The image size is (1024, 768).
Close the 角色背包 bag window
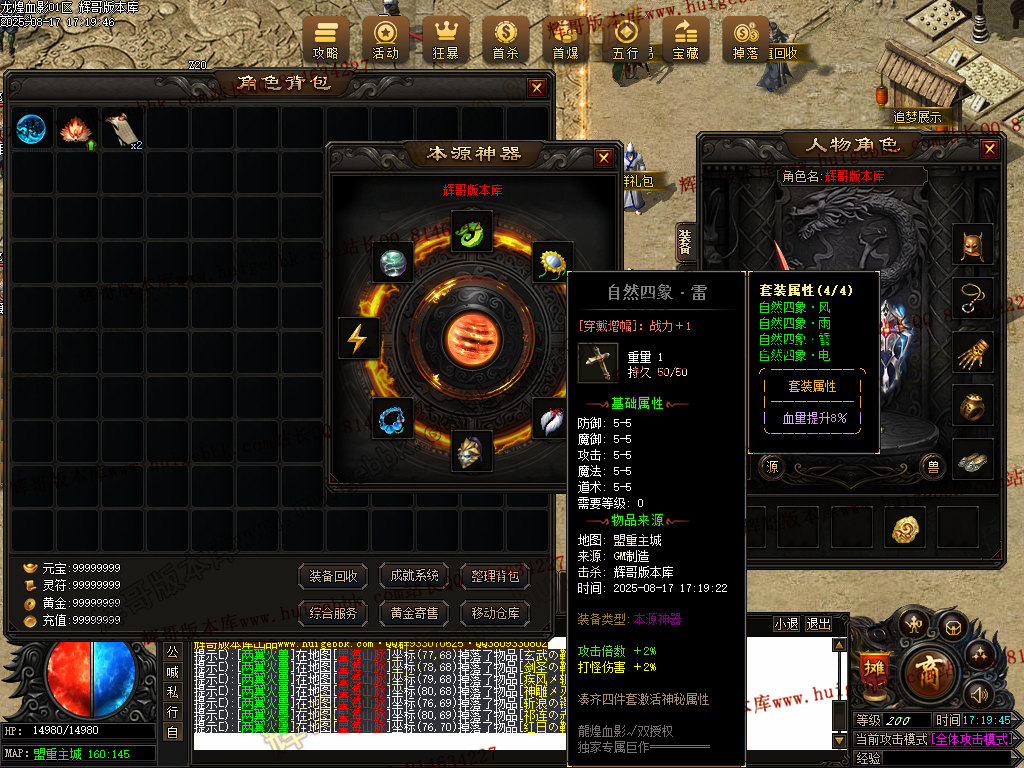coord(537,88)
